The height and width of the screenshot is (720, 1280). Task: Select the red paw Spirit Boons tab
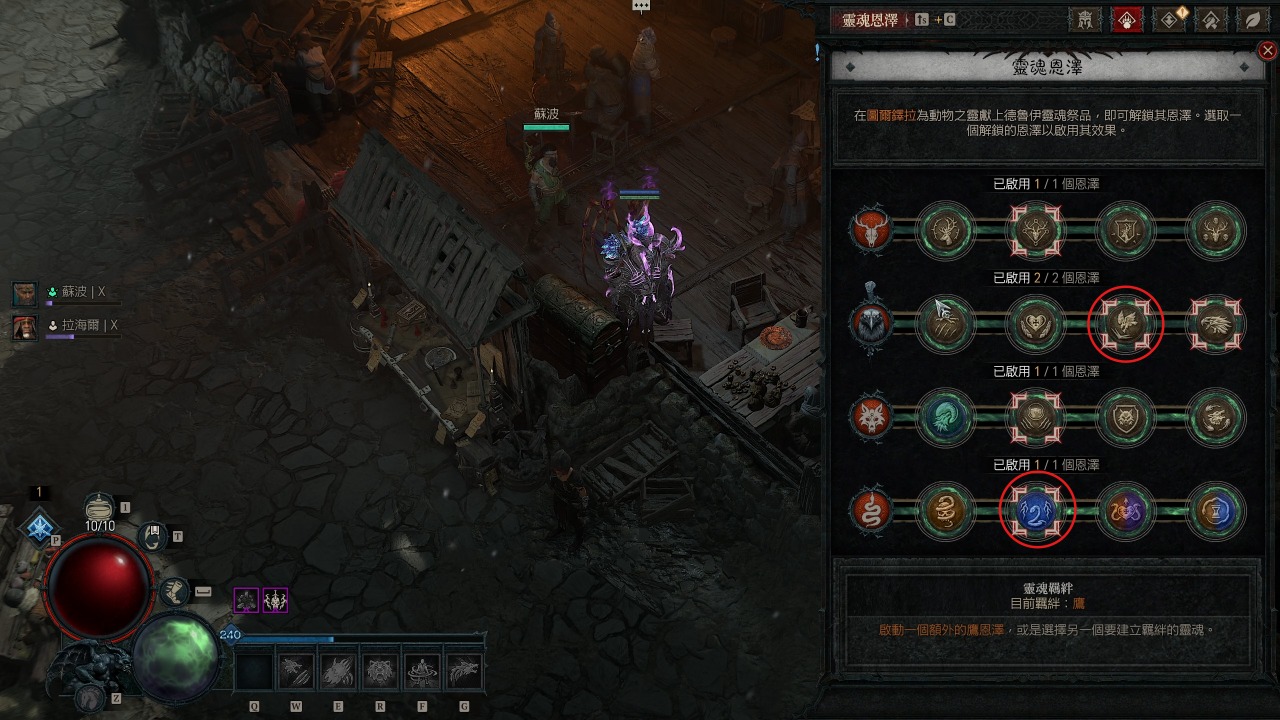click(1127, 19)
